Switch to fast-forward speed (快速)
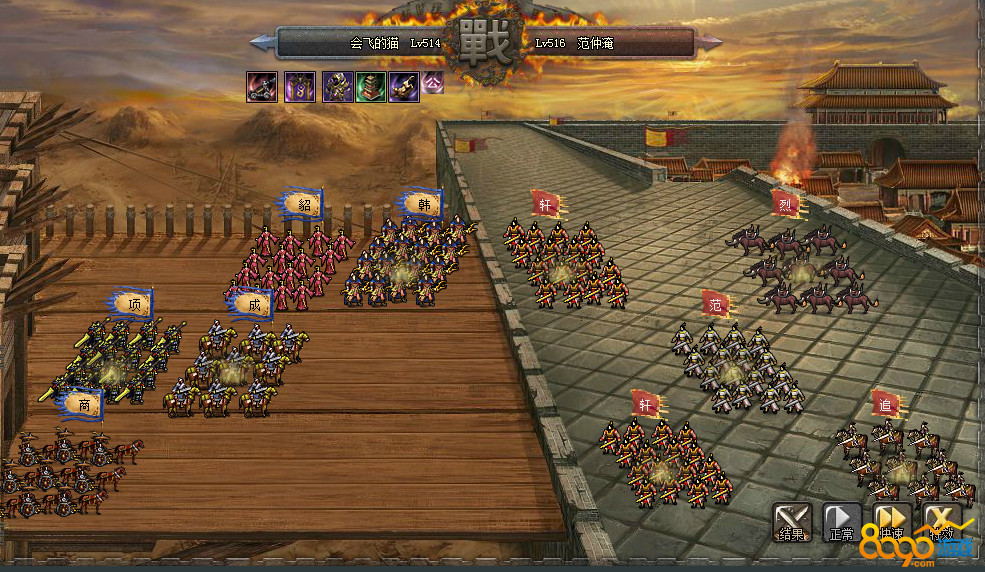The height and width of the screenshot is (572, 985). tap(891, 521)
